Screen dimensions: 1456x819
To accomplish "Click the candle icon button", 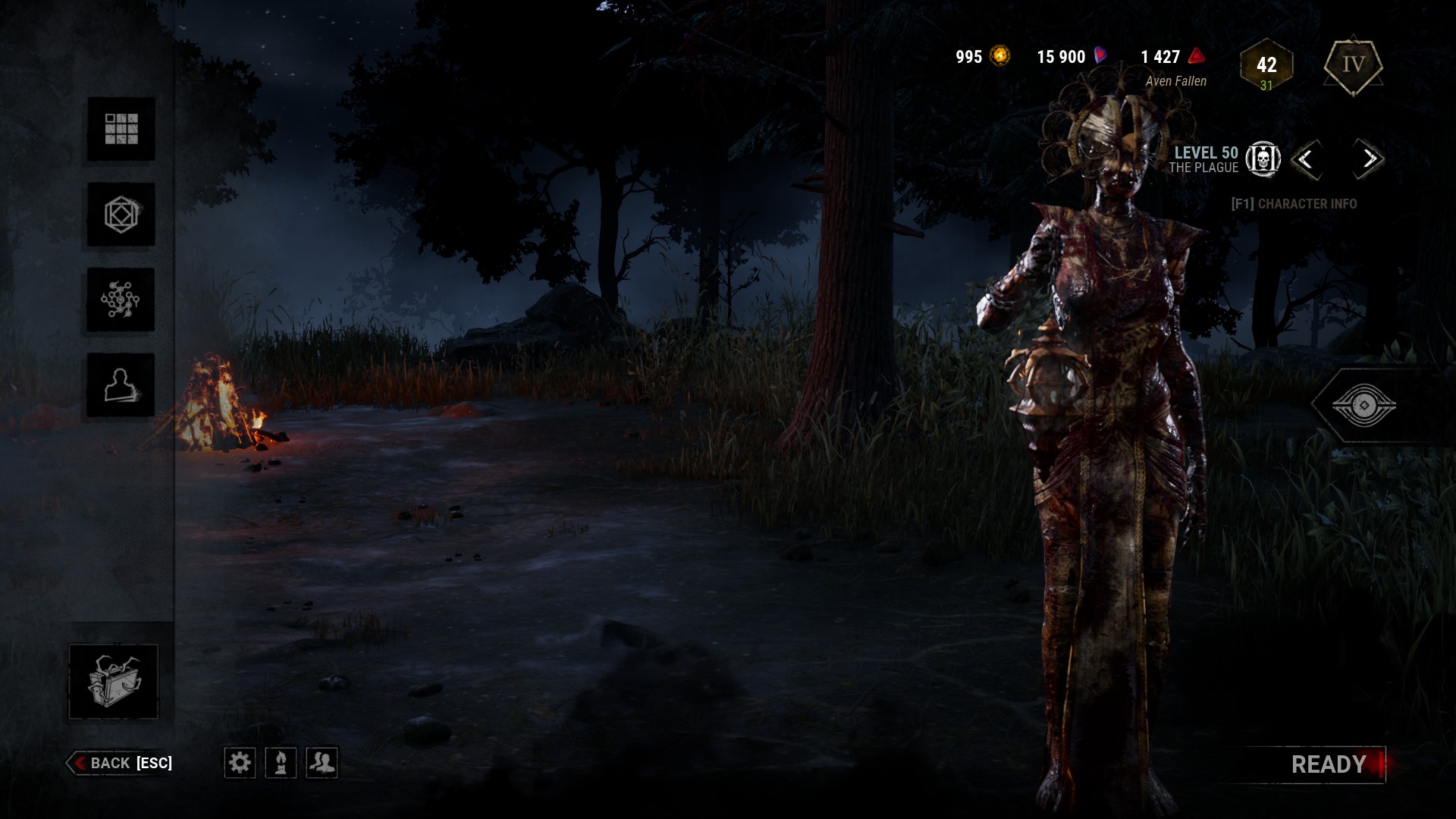I will pos(281,762).
